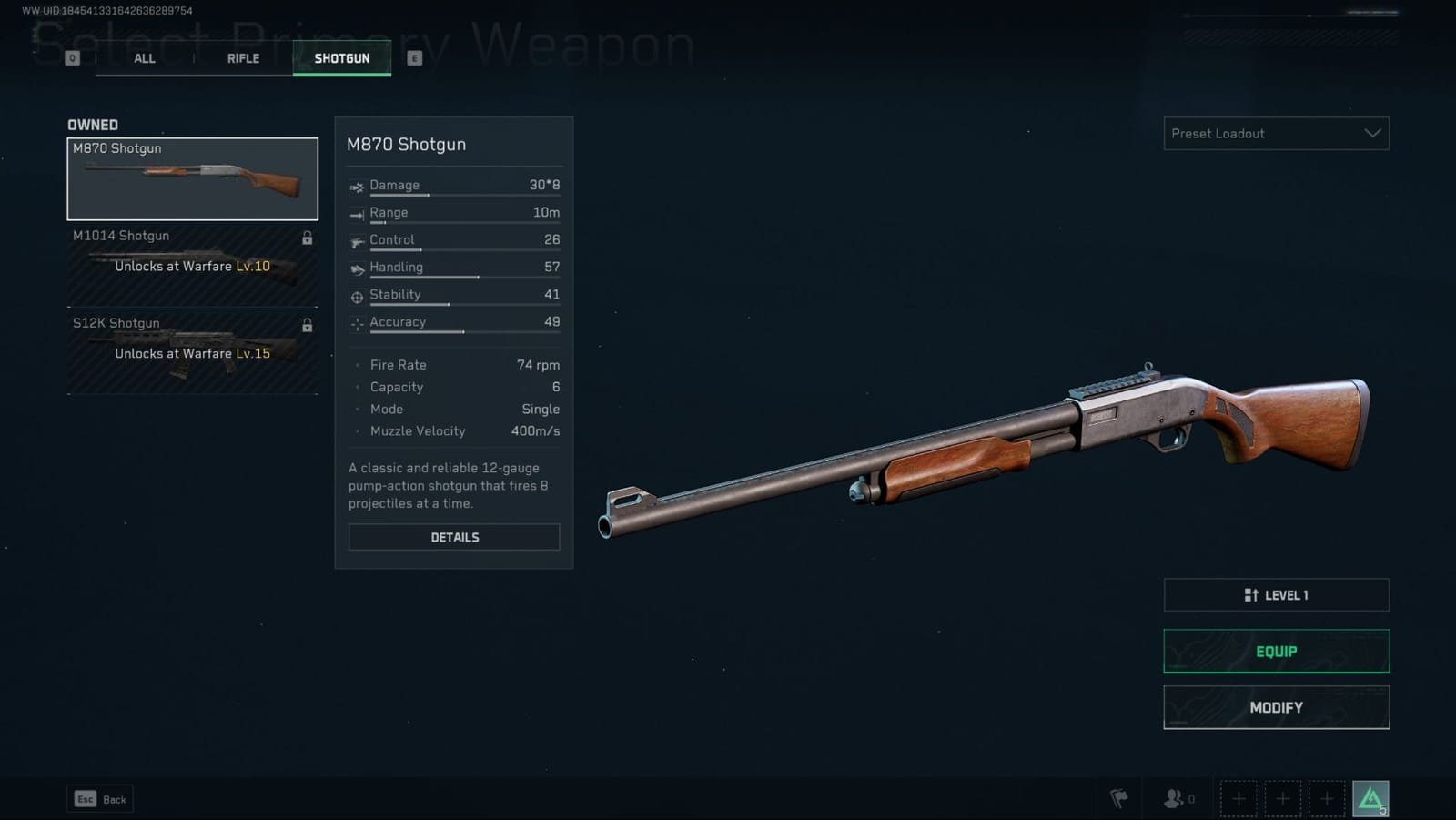
Task: Click the Damage stat icon
Action: (x=356, y=186)
